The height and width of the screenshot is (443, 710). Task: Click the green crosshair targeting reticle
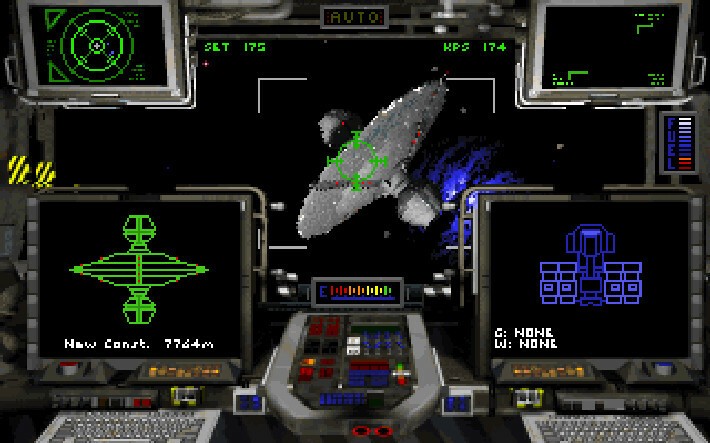pyautogui.click(x=355, y=161)
